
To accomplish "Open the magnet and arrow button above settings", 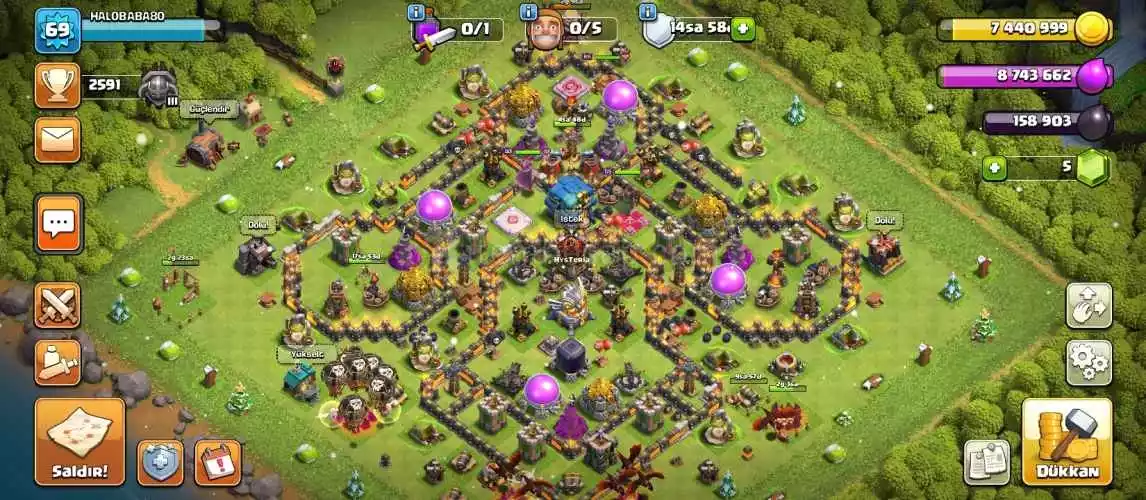I will [x=1088, y=305].
